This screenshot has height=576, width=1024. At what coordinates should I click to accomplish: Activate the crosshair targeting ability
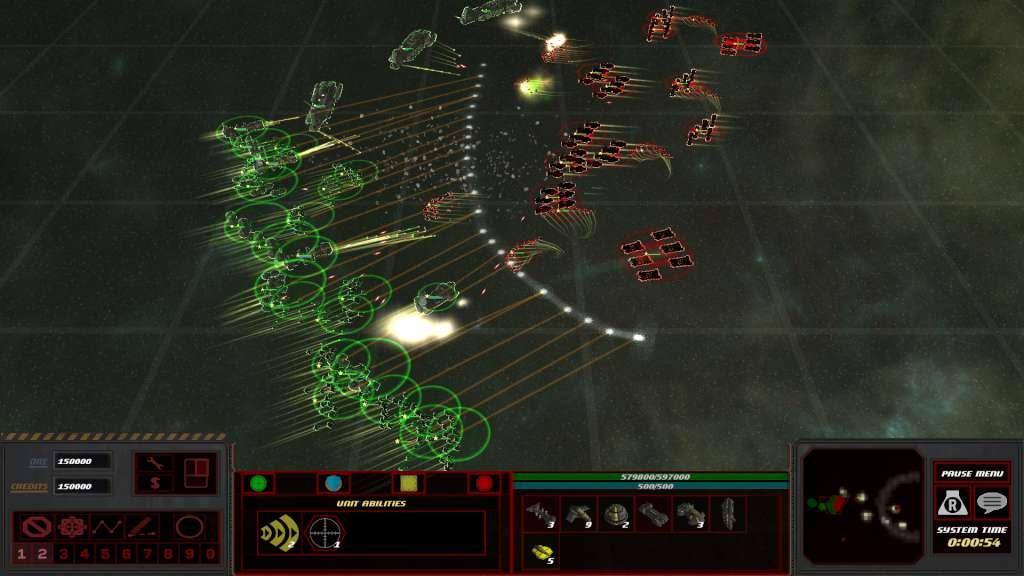324,532
